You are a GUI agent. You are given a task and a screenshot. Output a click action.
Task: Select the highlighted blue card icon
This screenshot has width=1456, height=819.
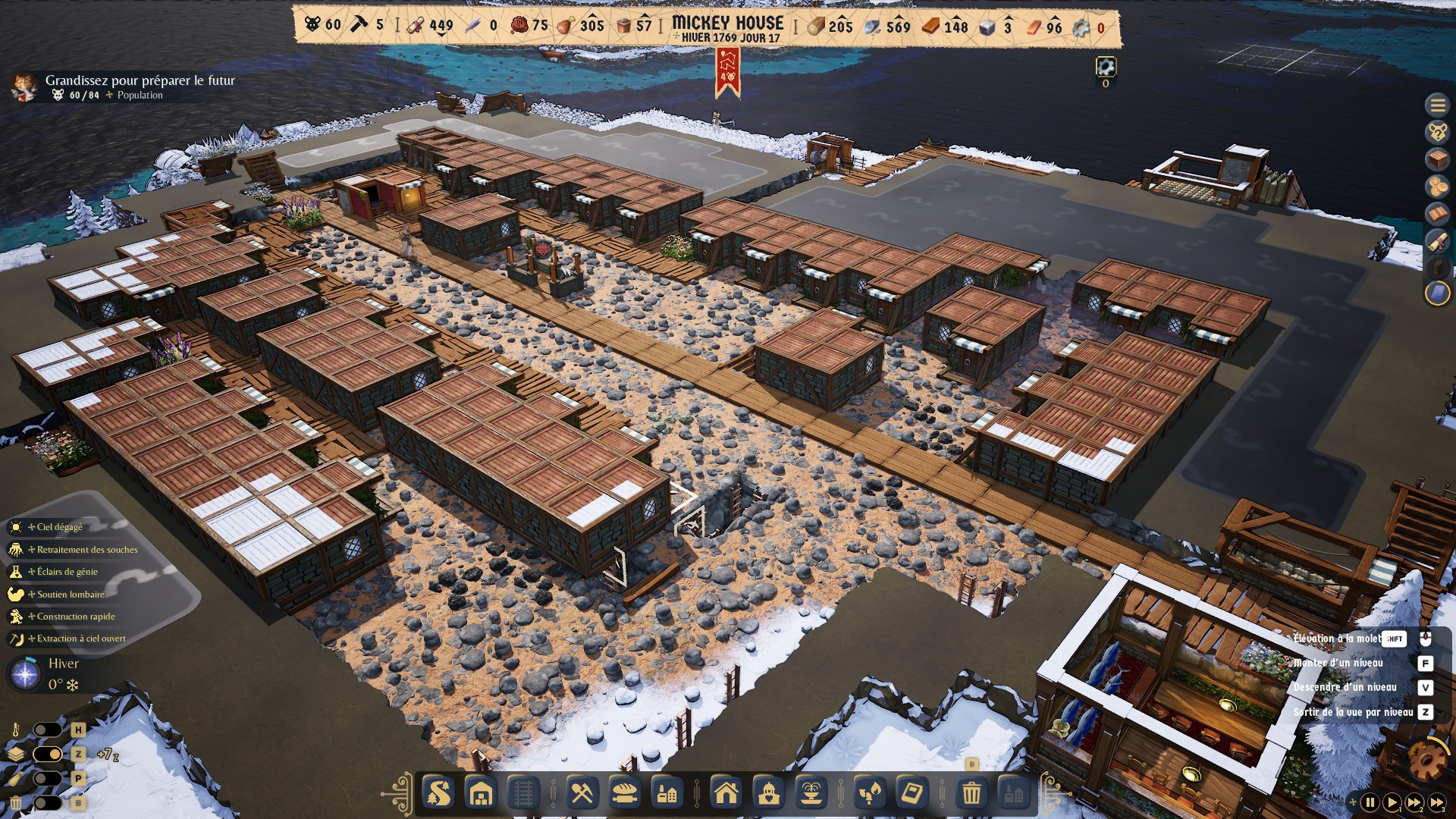[x=1437, y=293]
